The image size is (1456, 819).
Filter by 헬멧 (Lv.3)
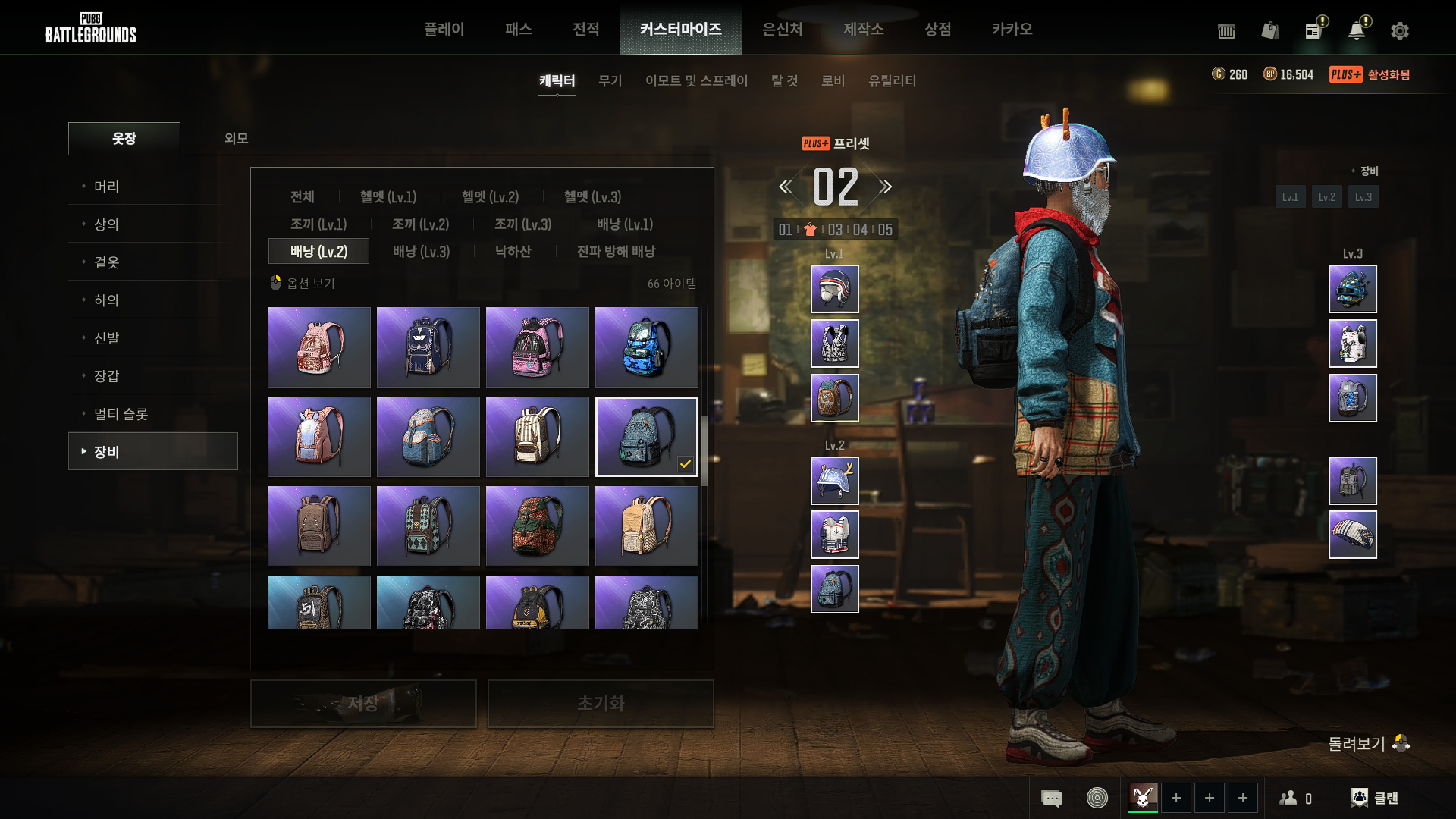(592, 197)
